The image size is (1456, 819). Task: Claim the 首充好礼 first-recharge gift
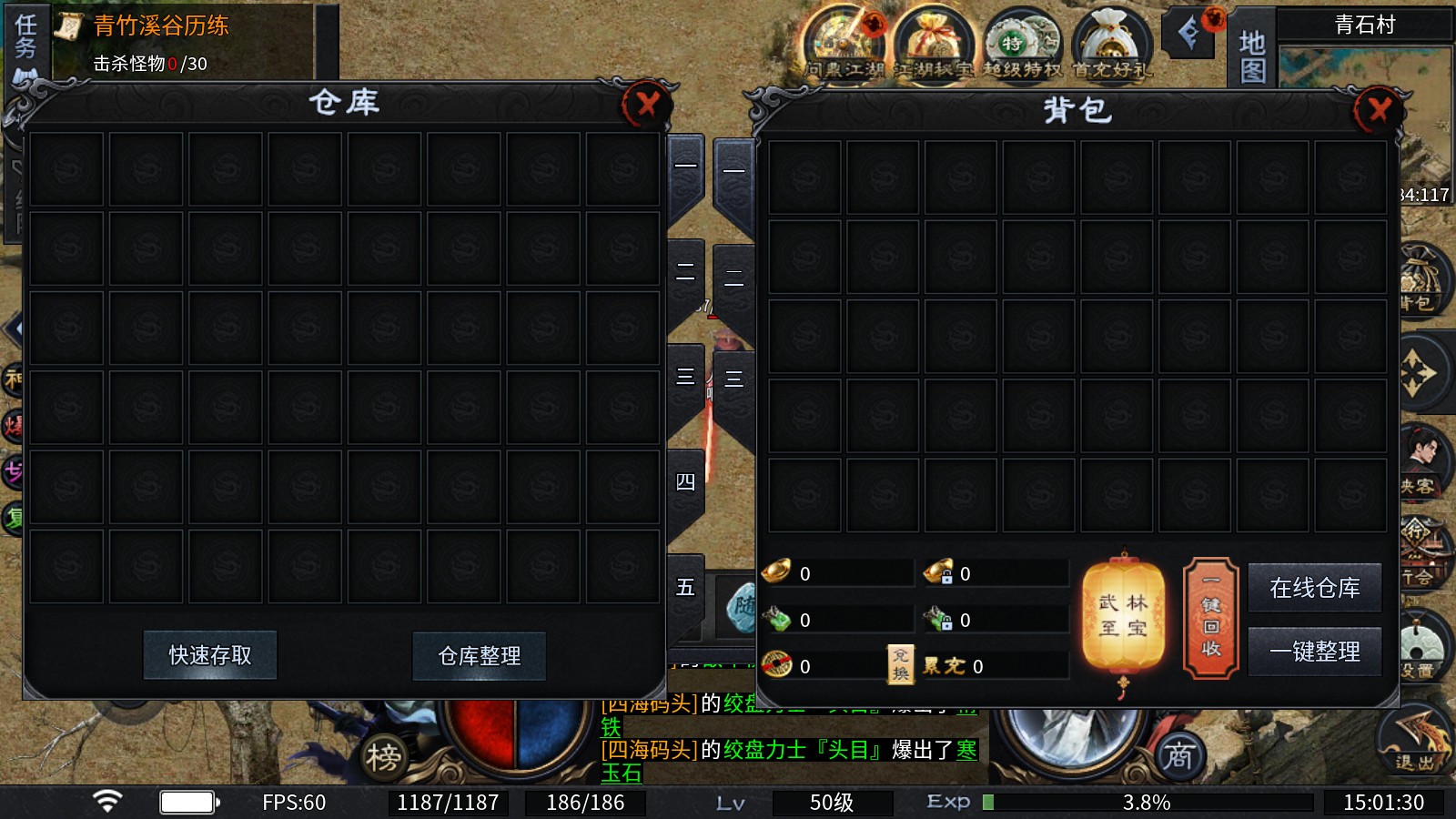(x=1111, y=44)
